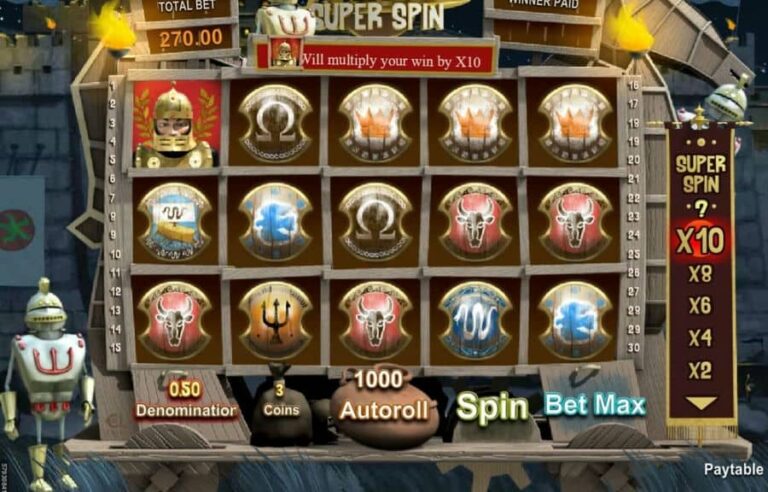Select the X6 Super Spin multiplier
The height and width of the screenshot is (492, 768).
pyautogui.click(x=700, y=306)
